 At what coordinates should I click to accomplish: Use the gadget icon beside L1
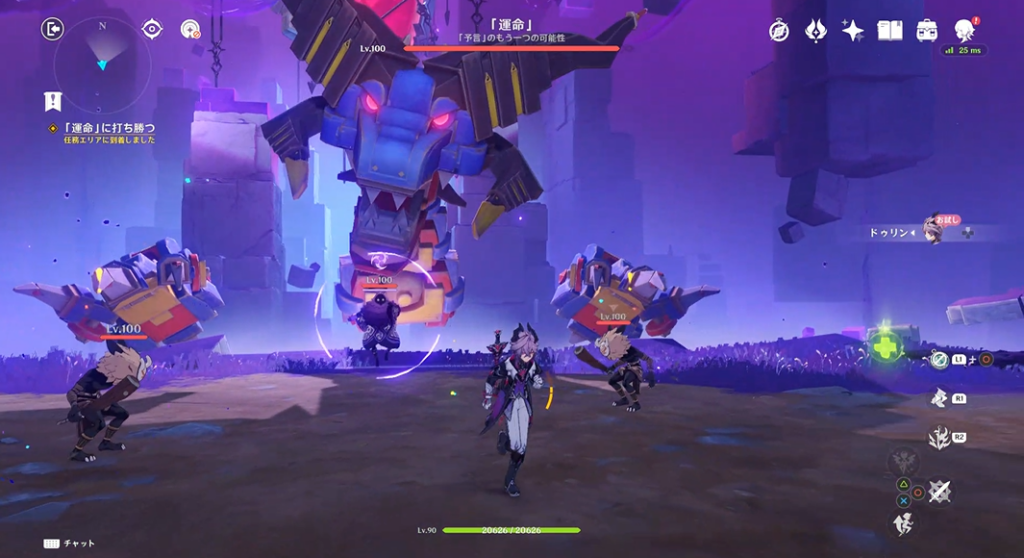coord(939,358)
